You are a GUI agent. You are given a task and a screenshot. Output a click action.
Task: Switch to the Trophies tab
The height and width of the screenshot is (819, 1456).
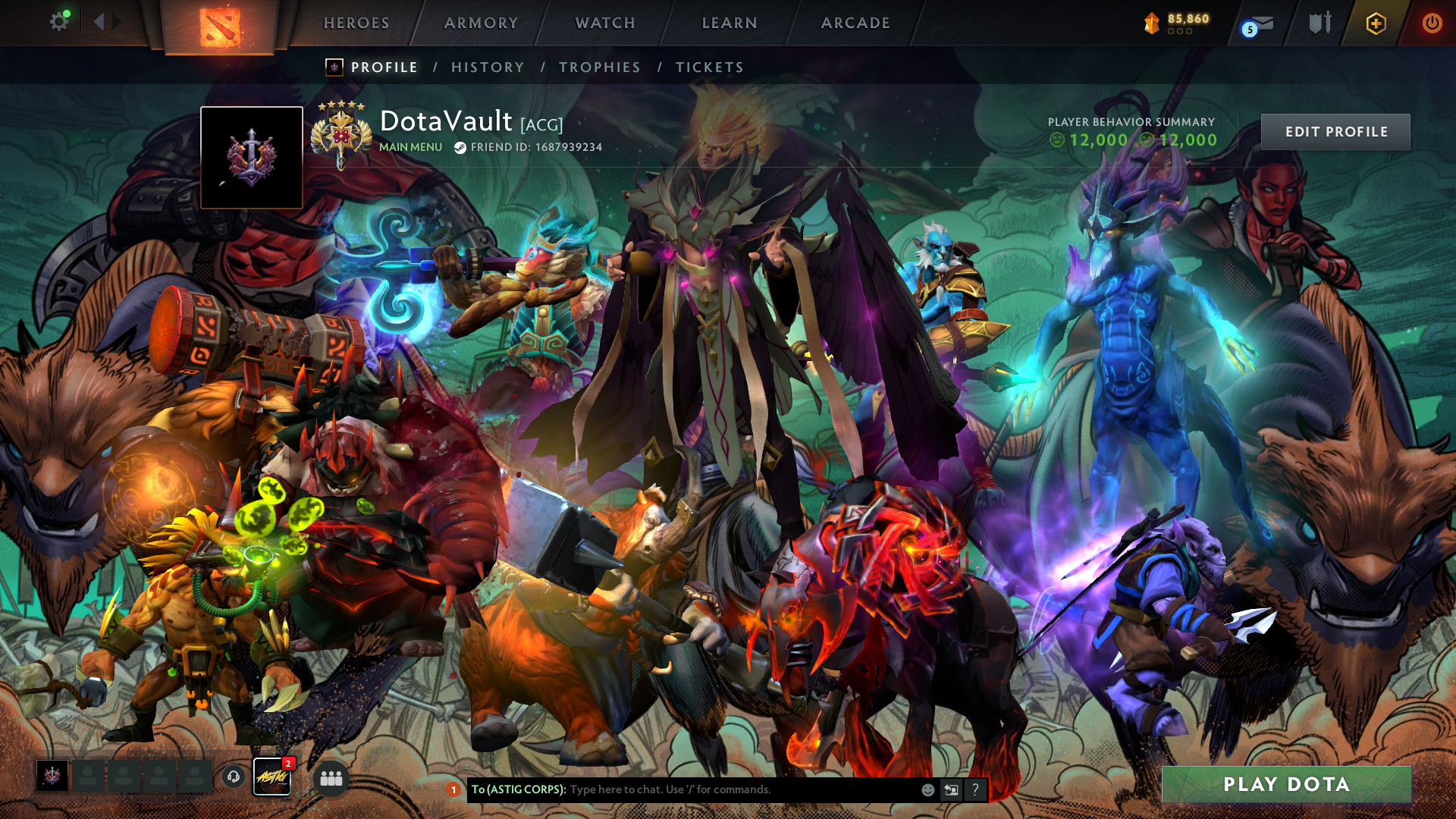click(x=600, y=67)
